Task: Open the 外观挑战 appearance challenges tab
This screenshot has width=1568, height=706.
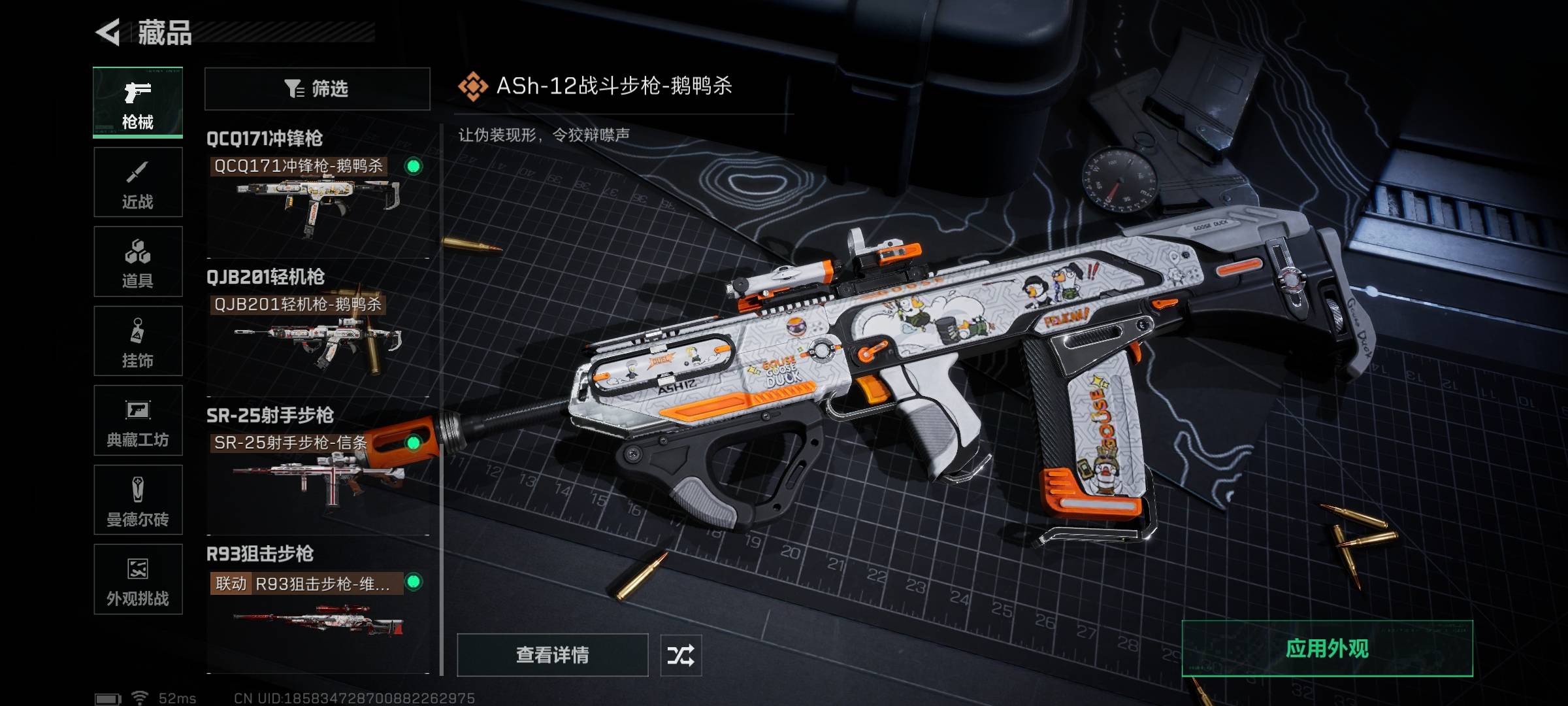Action: (x=138, y=579)
